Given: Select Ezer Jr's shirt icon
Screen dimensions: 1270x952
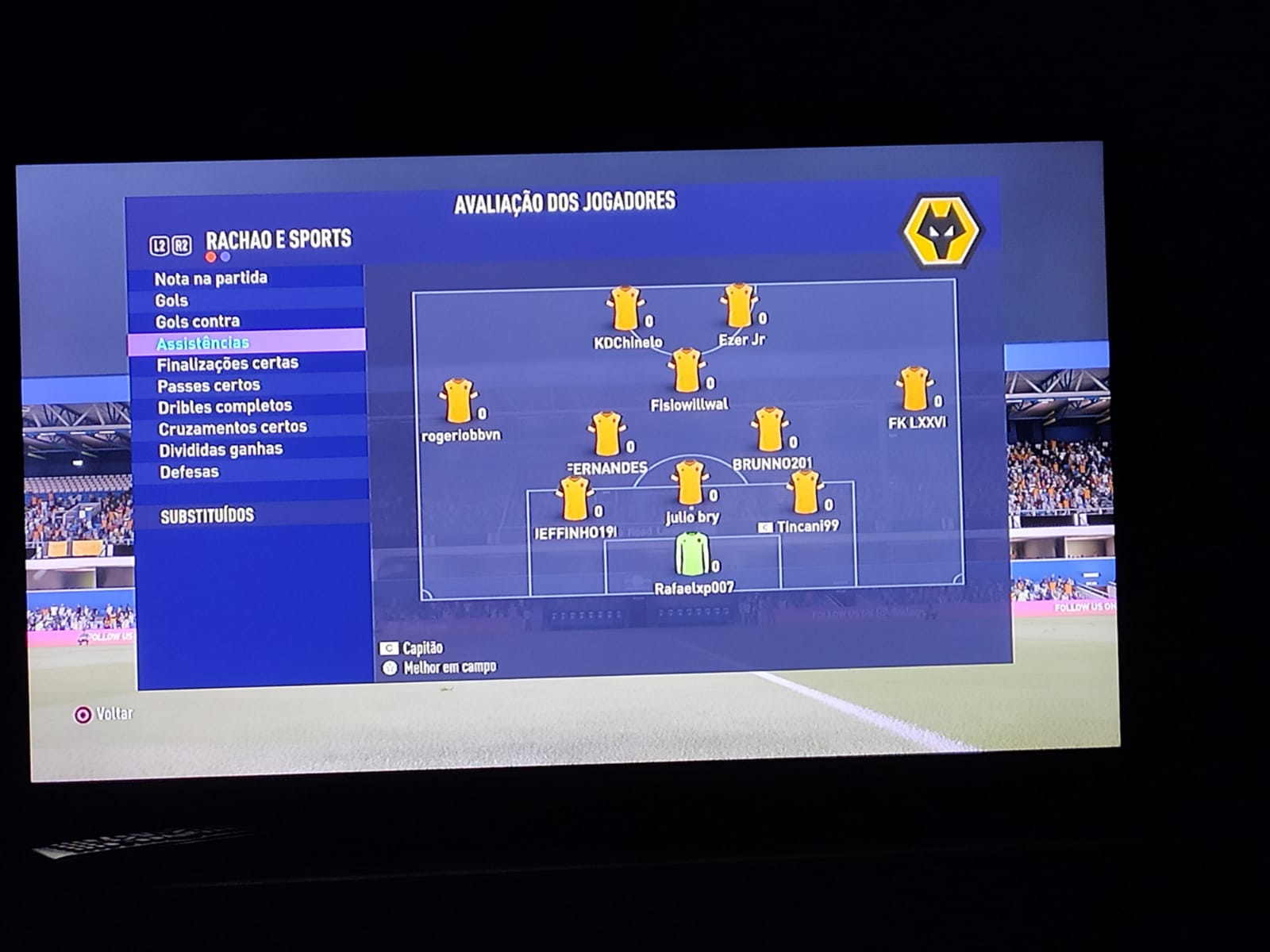Looking at the screenshot, I should tap(738, 305).
